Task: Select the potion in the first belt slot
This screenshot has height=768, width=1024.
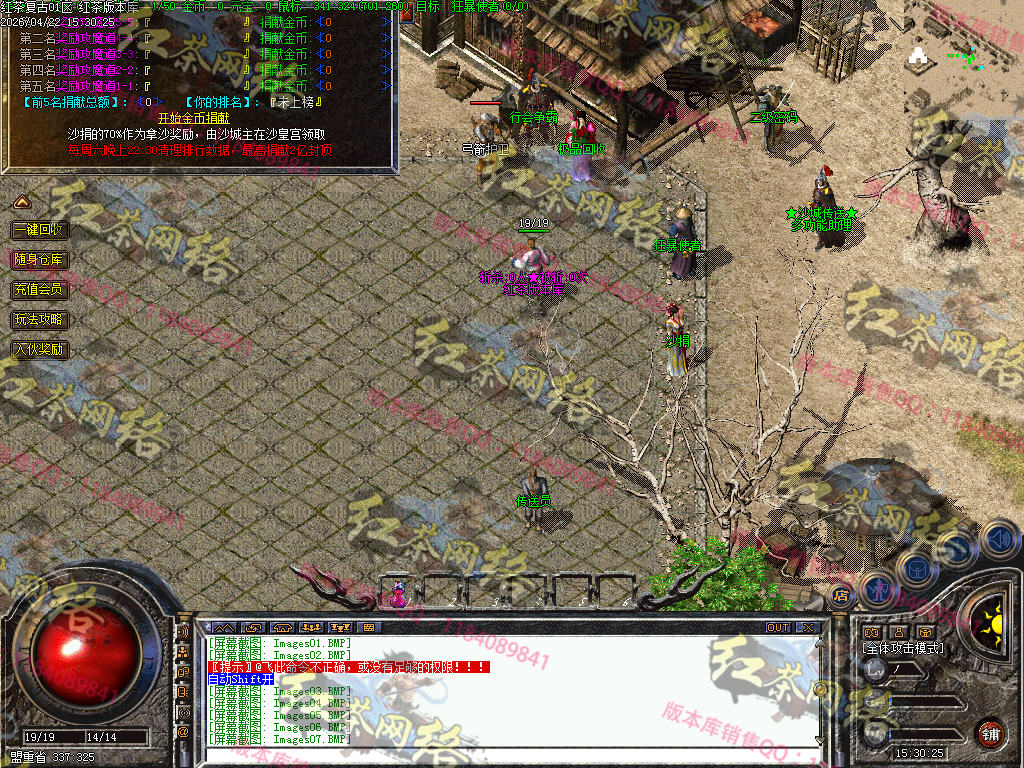Action: coord(400,594)
